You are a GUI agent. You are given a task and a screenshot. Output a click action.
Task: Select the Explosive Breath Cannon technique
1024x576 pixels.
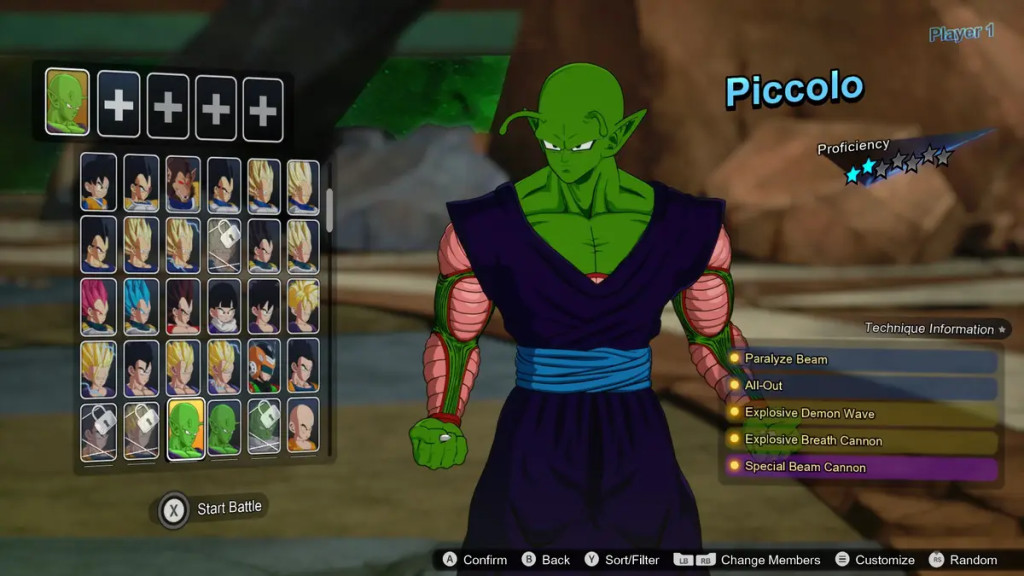(x=862, y=440)
